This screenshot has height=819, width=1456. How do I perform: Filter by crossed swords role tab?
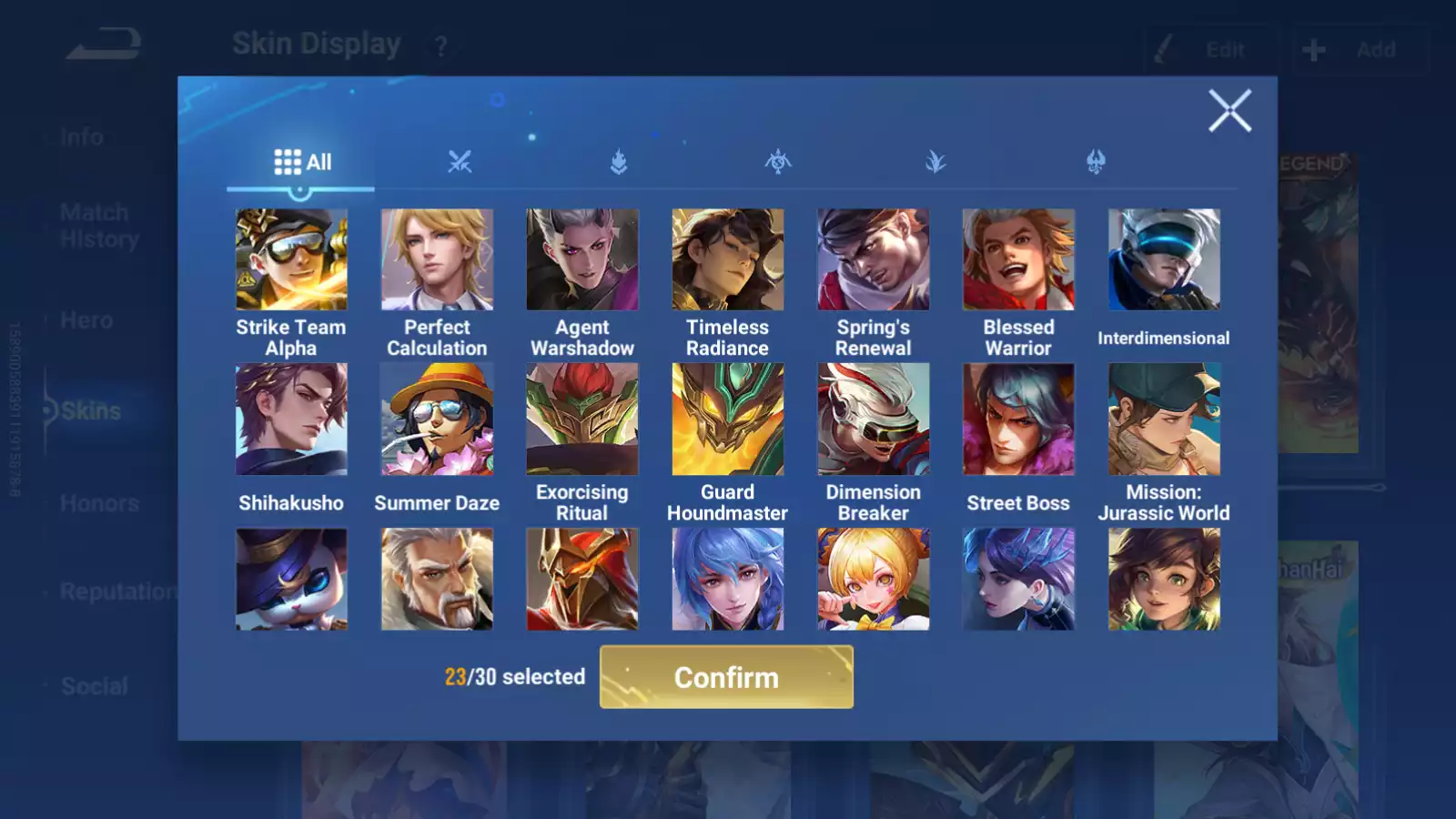point(460,163)
